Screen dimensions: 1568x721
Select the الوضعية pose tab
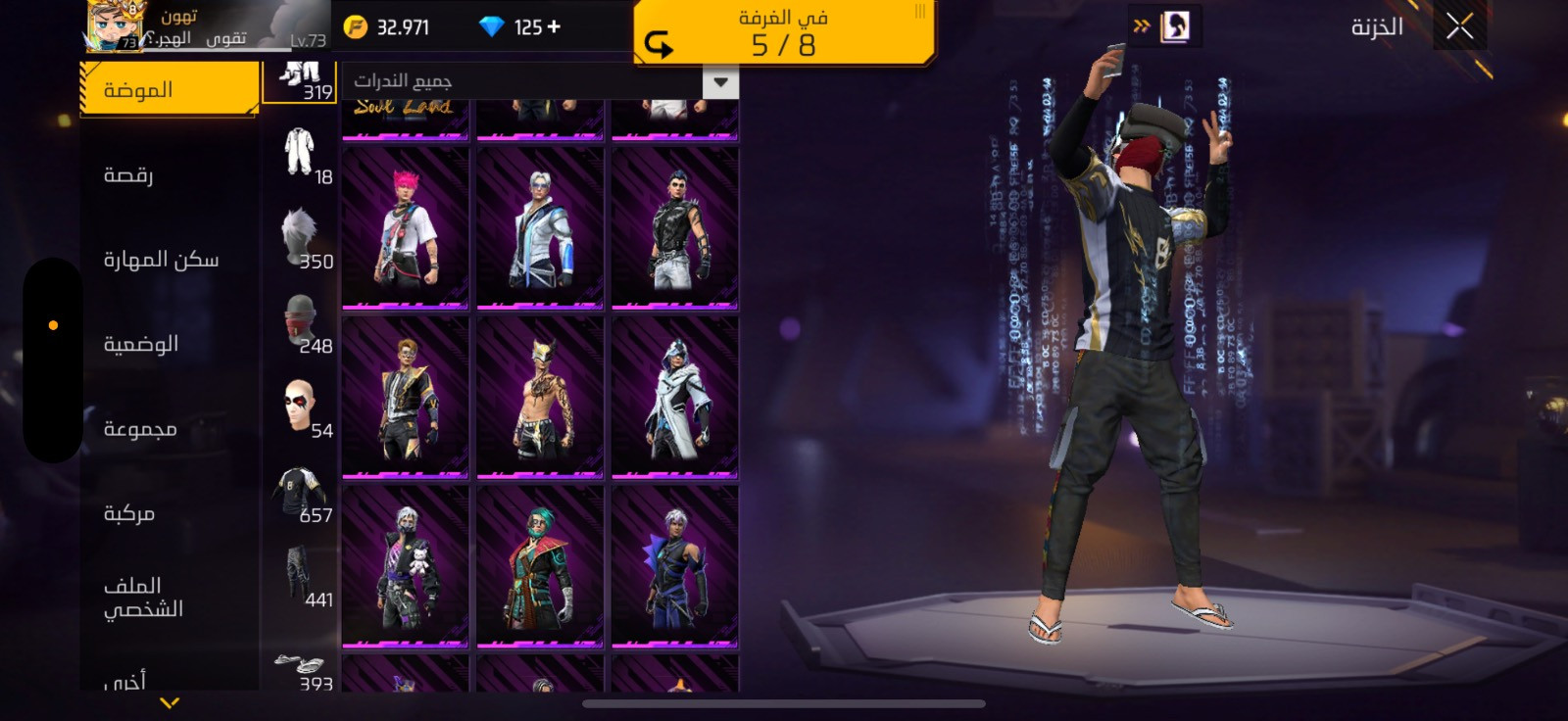[141, 344]
